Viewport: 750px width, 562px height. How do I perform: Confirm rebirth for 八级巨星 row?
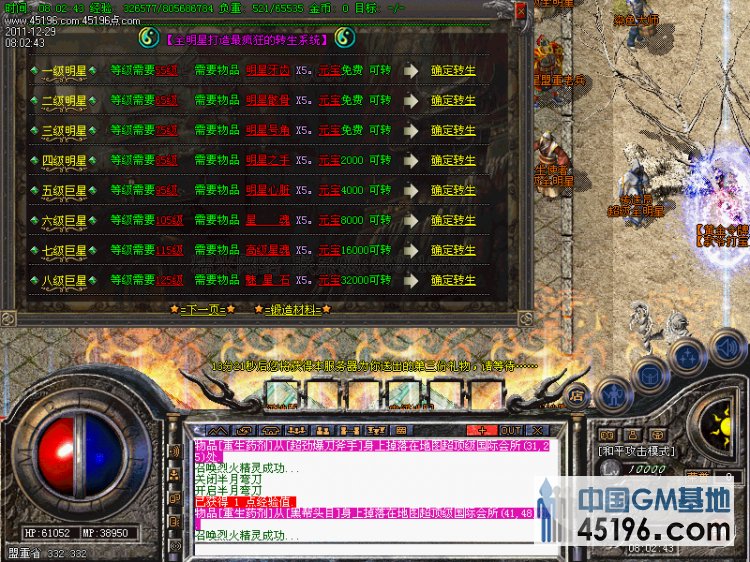tap(453, 280)
